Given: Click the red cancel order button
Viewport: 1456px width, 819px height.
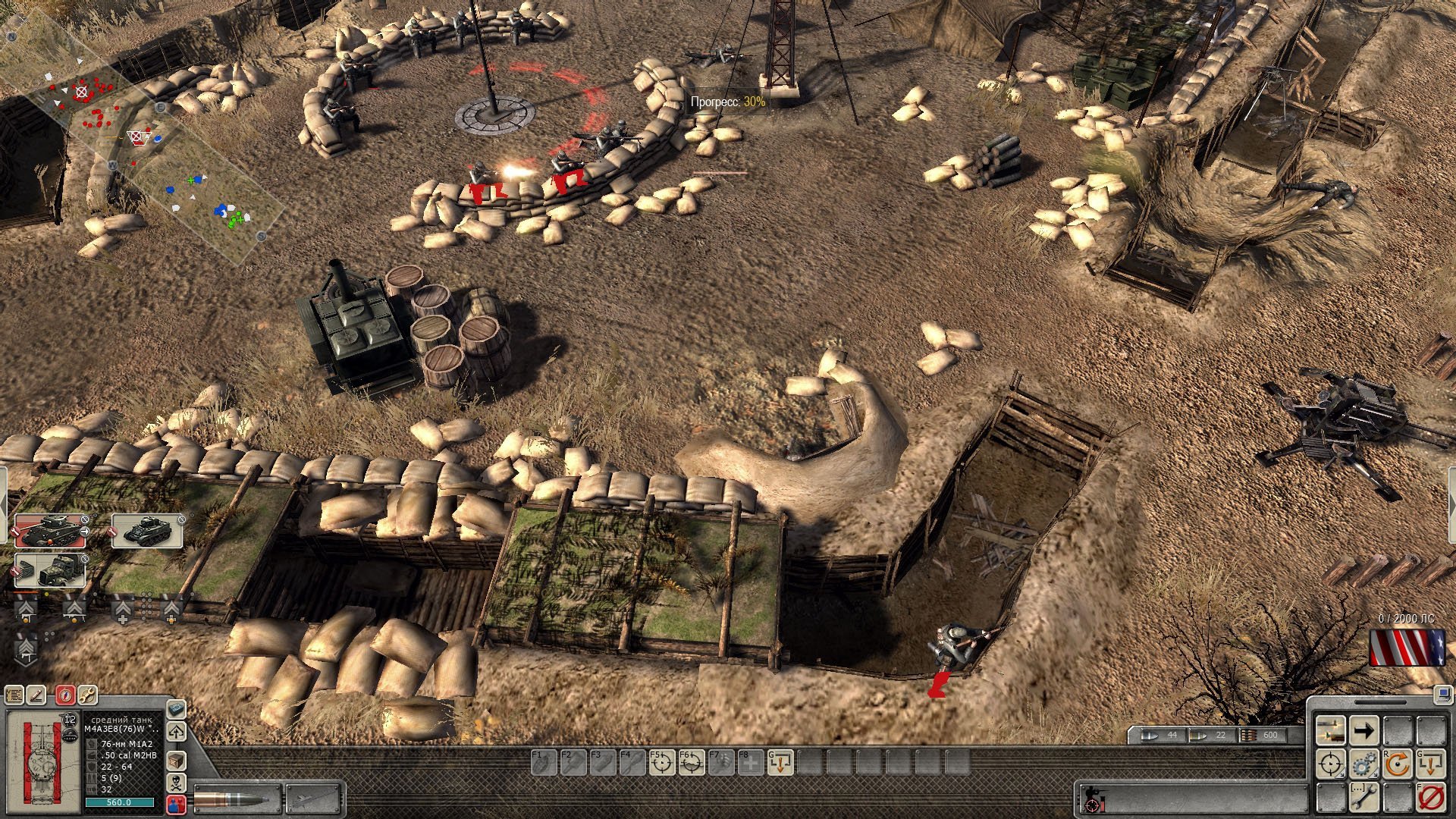Looking at the screenshot, I should 1430,798.
